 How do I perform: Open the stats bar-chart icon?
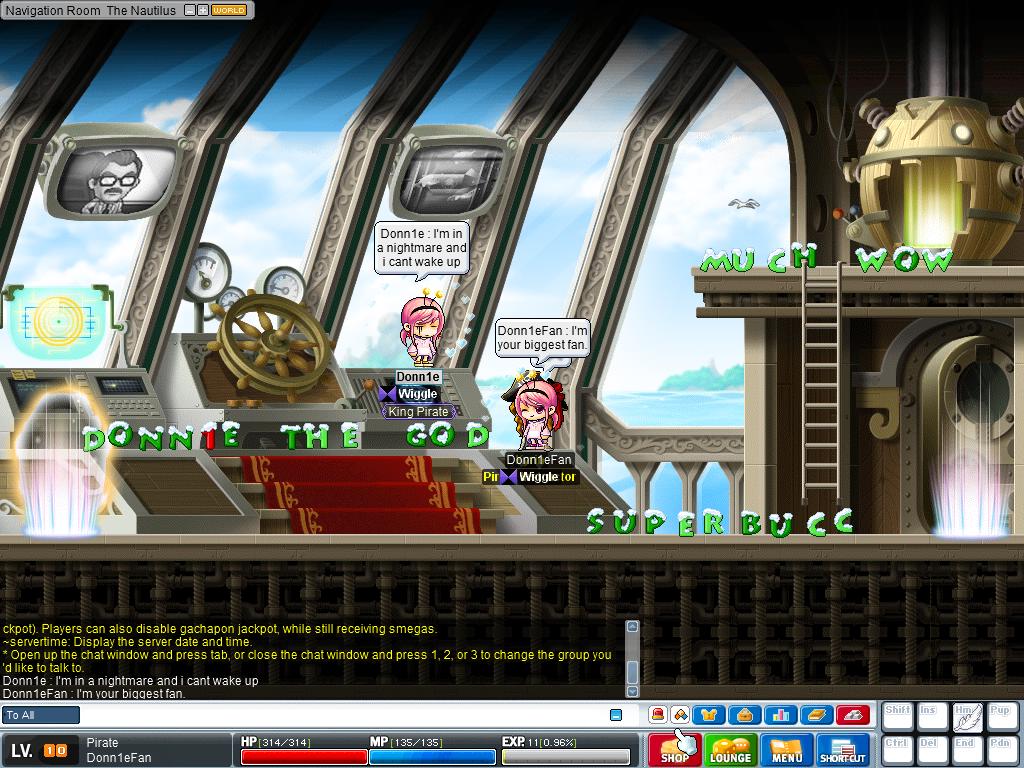[x=781, y=715]
